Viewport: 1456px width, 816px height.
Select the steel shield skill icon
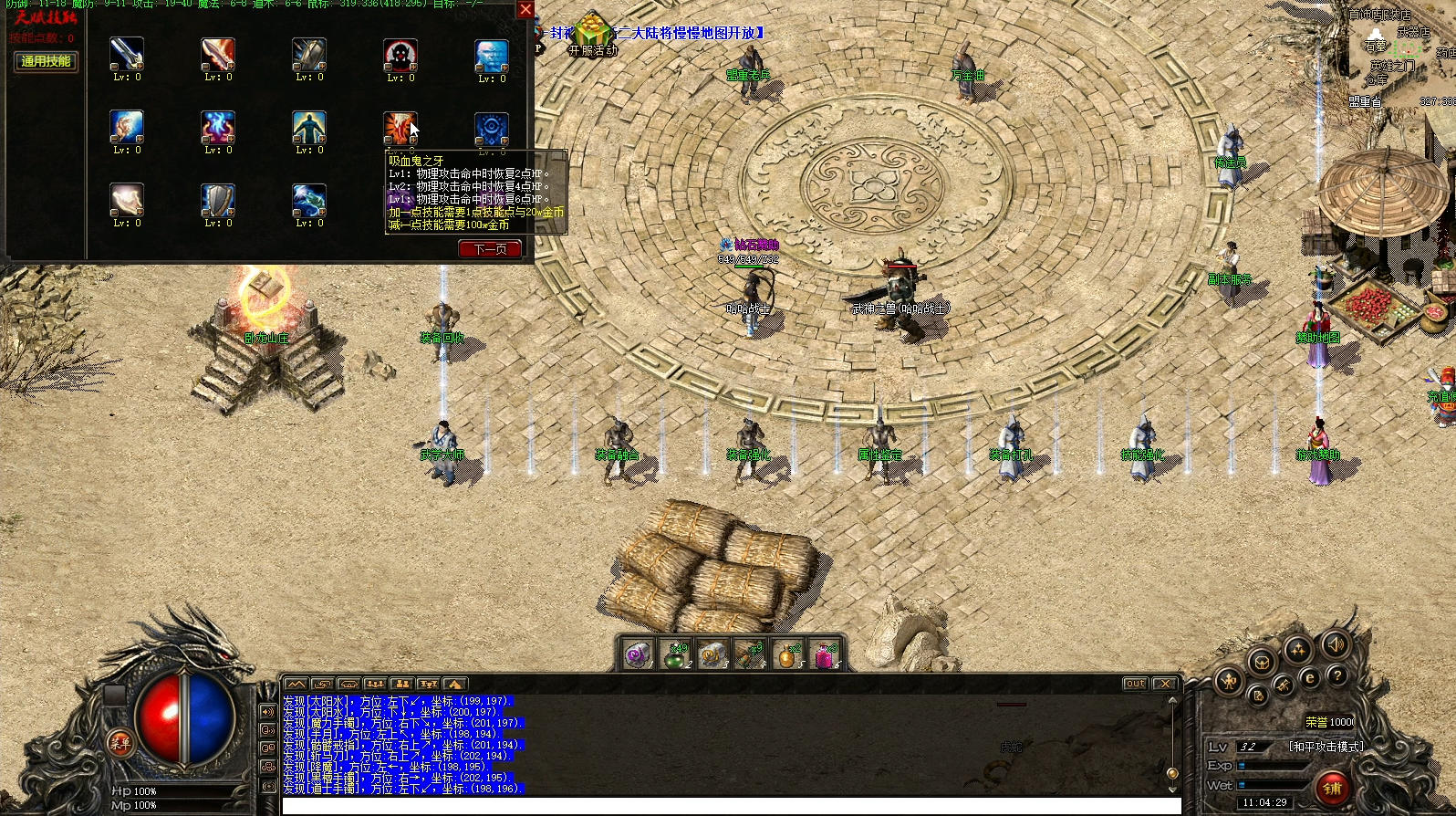[x=217, y=200]
